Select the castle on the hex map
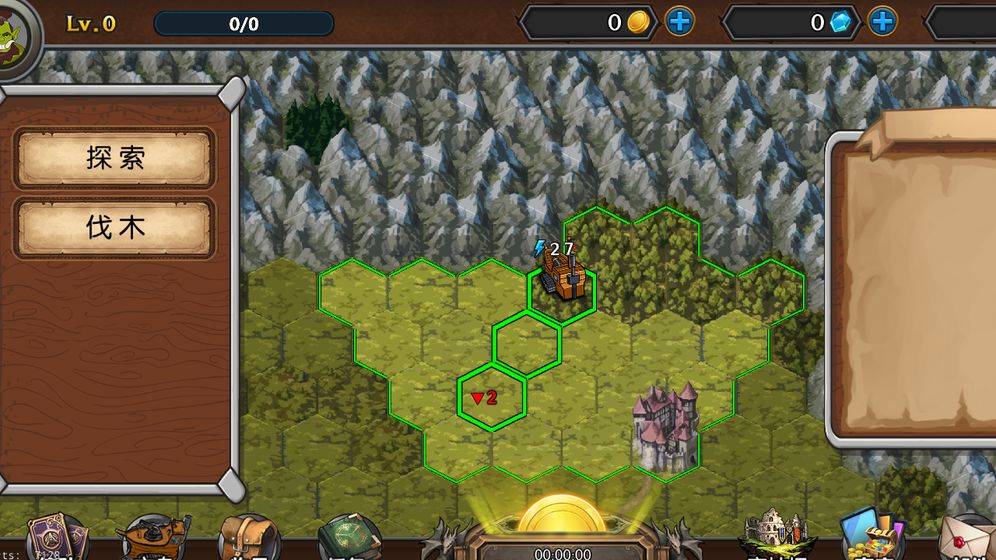The height and width of the screenshot is (560, 996). point(663,424)
